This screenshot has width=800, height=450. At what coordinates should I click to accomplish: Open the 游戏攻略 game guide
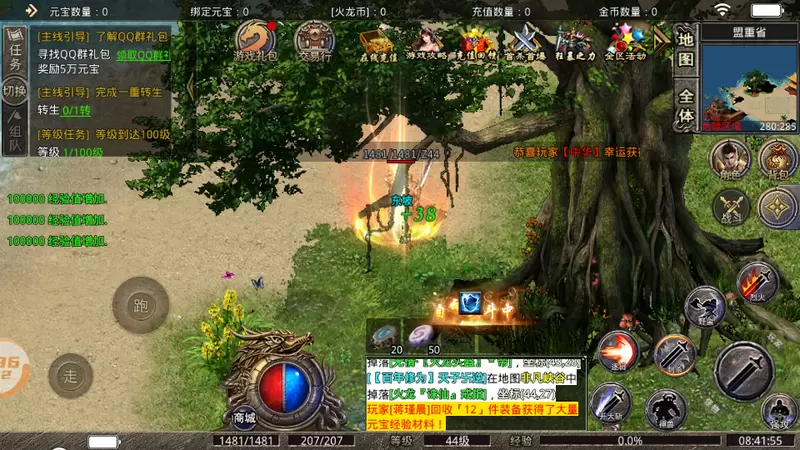point(428,41)
